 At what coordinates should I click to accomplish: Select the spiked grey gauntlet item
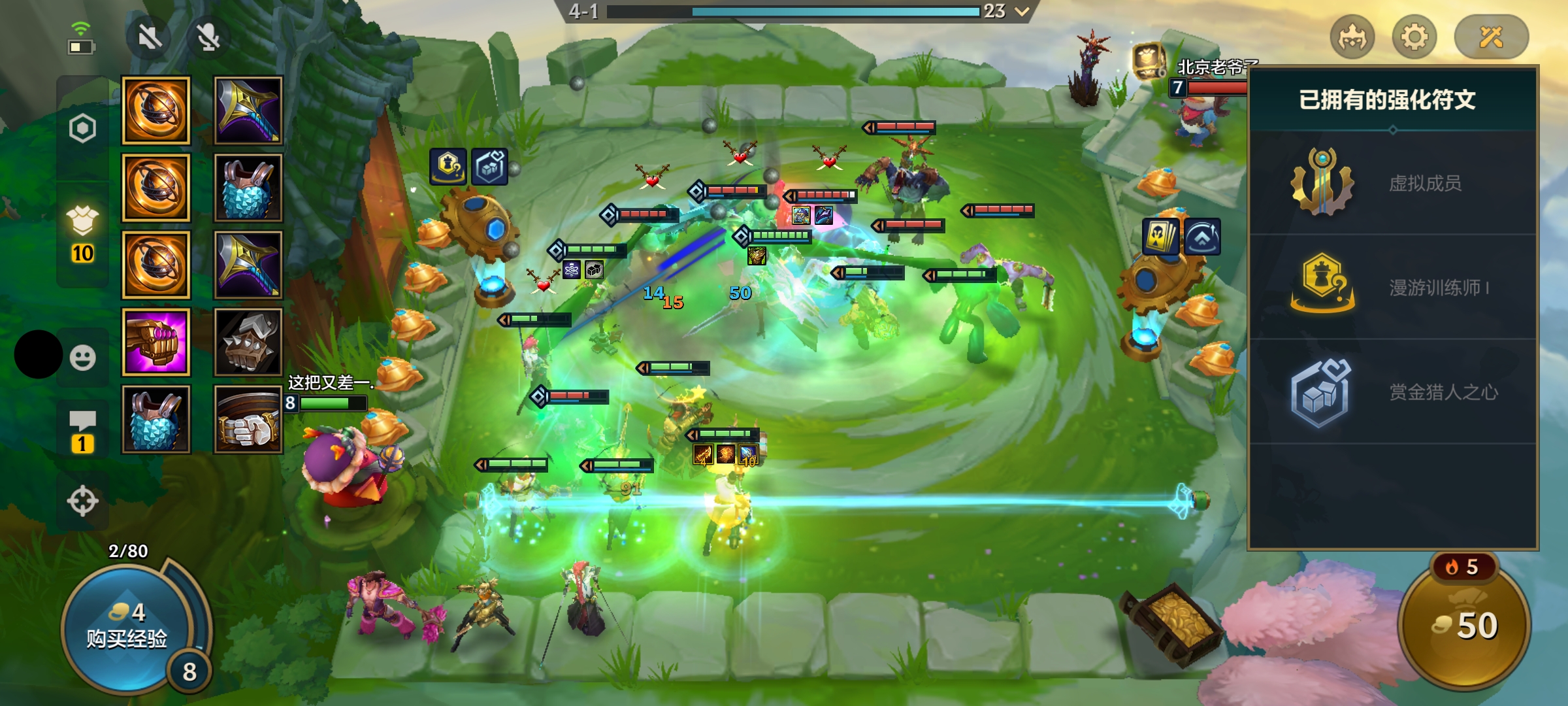(248, 342)
